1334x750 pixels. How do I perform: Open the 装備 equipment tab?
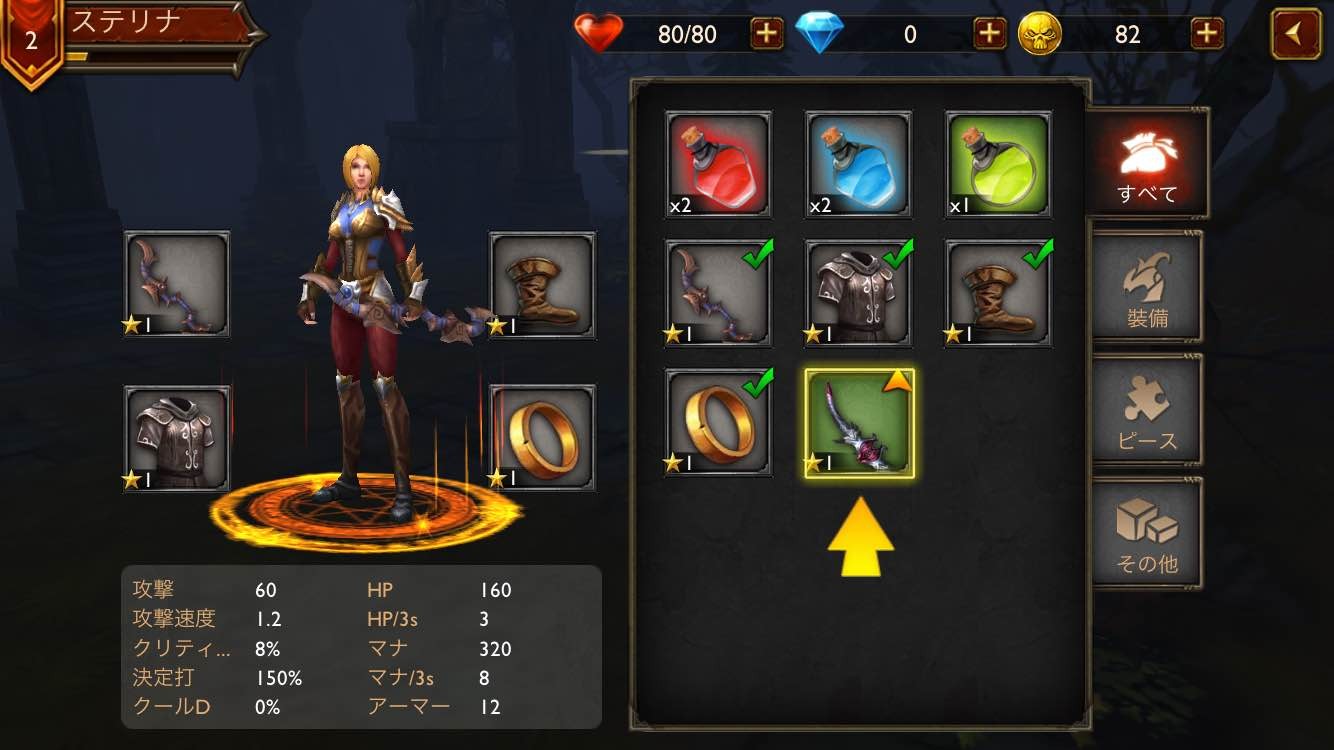coord(1147,288)
